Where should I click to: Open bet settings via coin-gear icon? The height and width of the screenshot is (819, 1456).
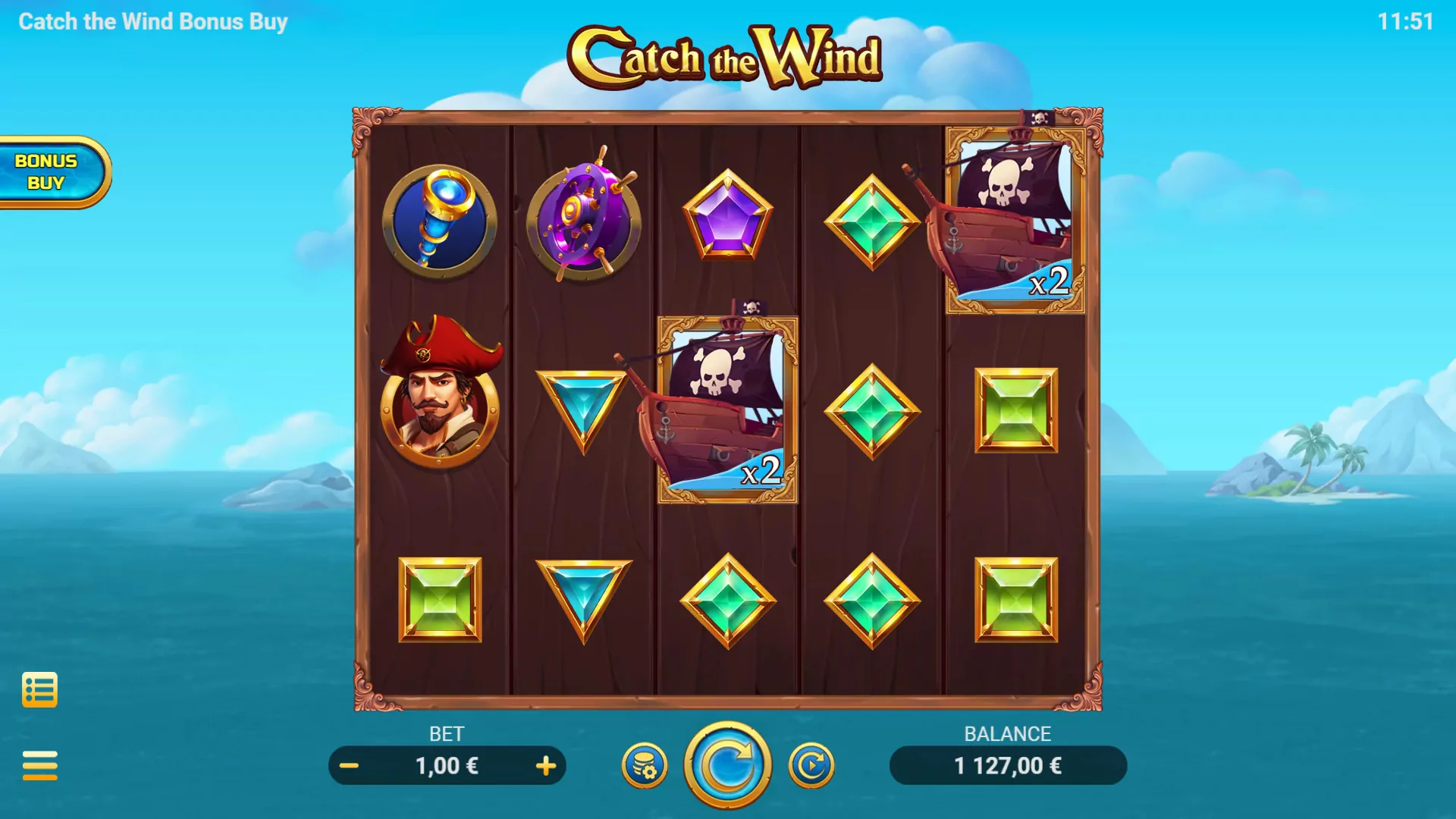(644, 765)
